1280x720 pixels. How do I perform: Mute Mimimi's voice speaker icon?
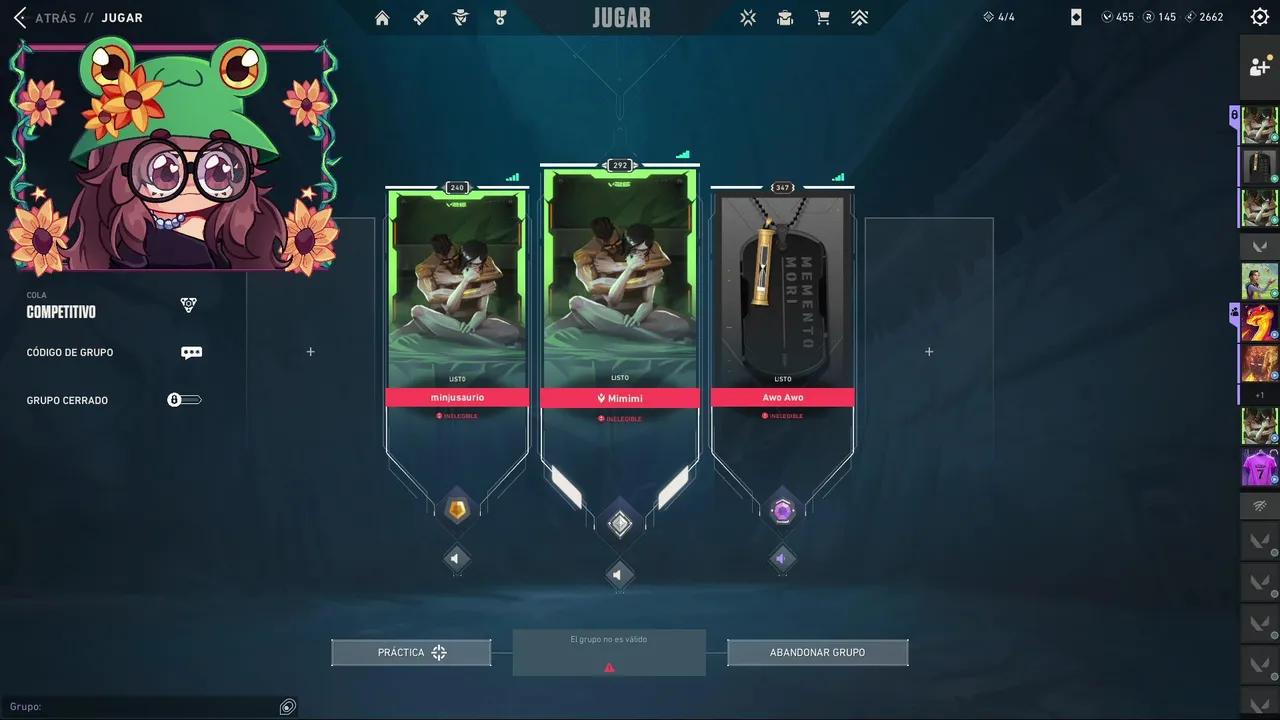click(617, 574)
